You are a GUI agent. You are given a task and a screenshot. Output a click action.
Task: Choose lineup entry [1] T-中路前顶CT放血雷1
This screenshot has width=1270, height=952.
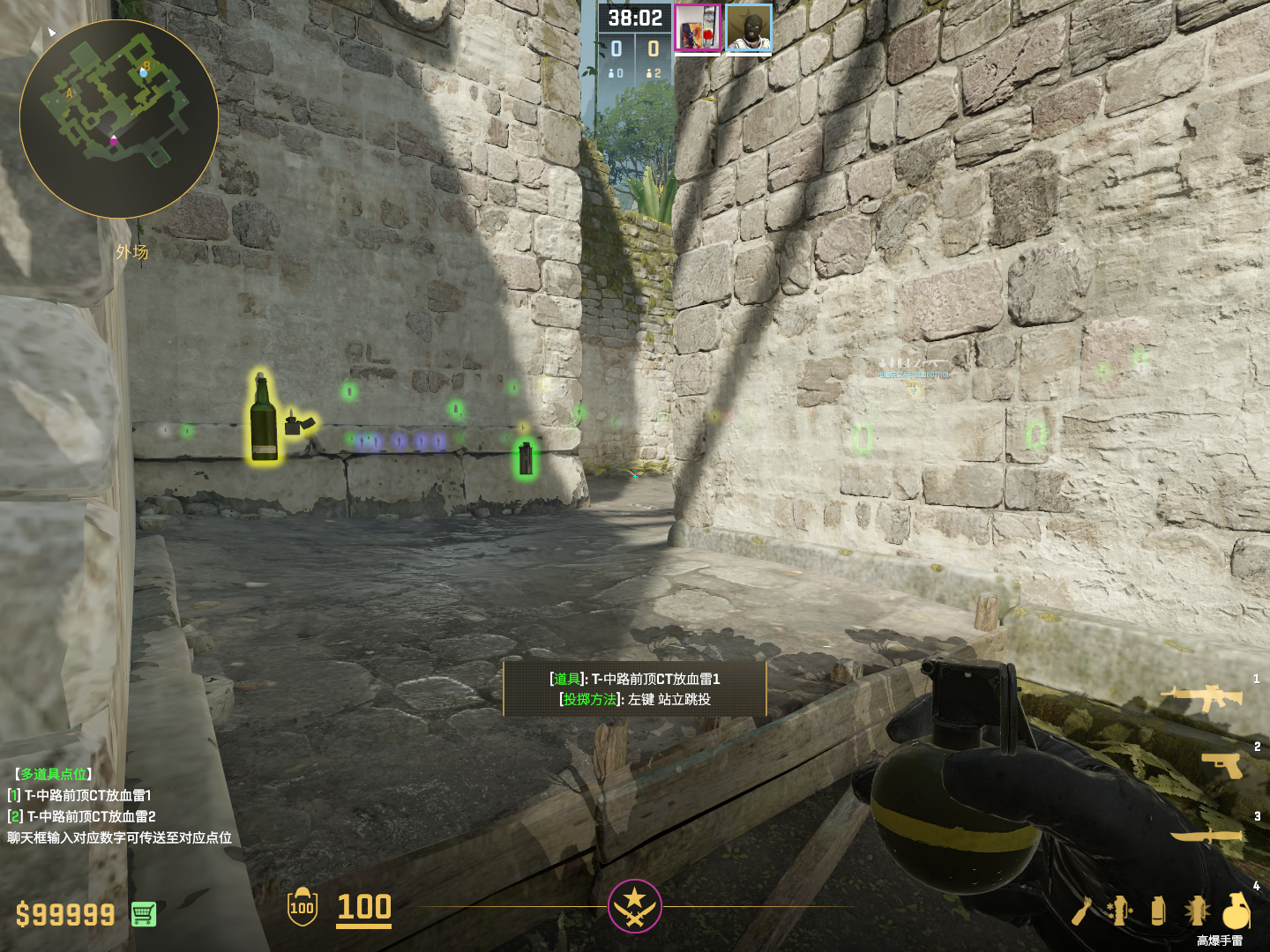(x=80, y=795)
